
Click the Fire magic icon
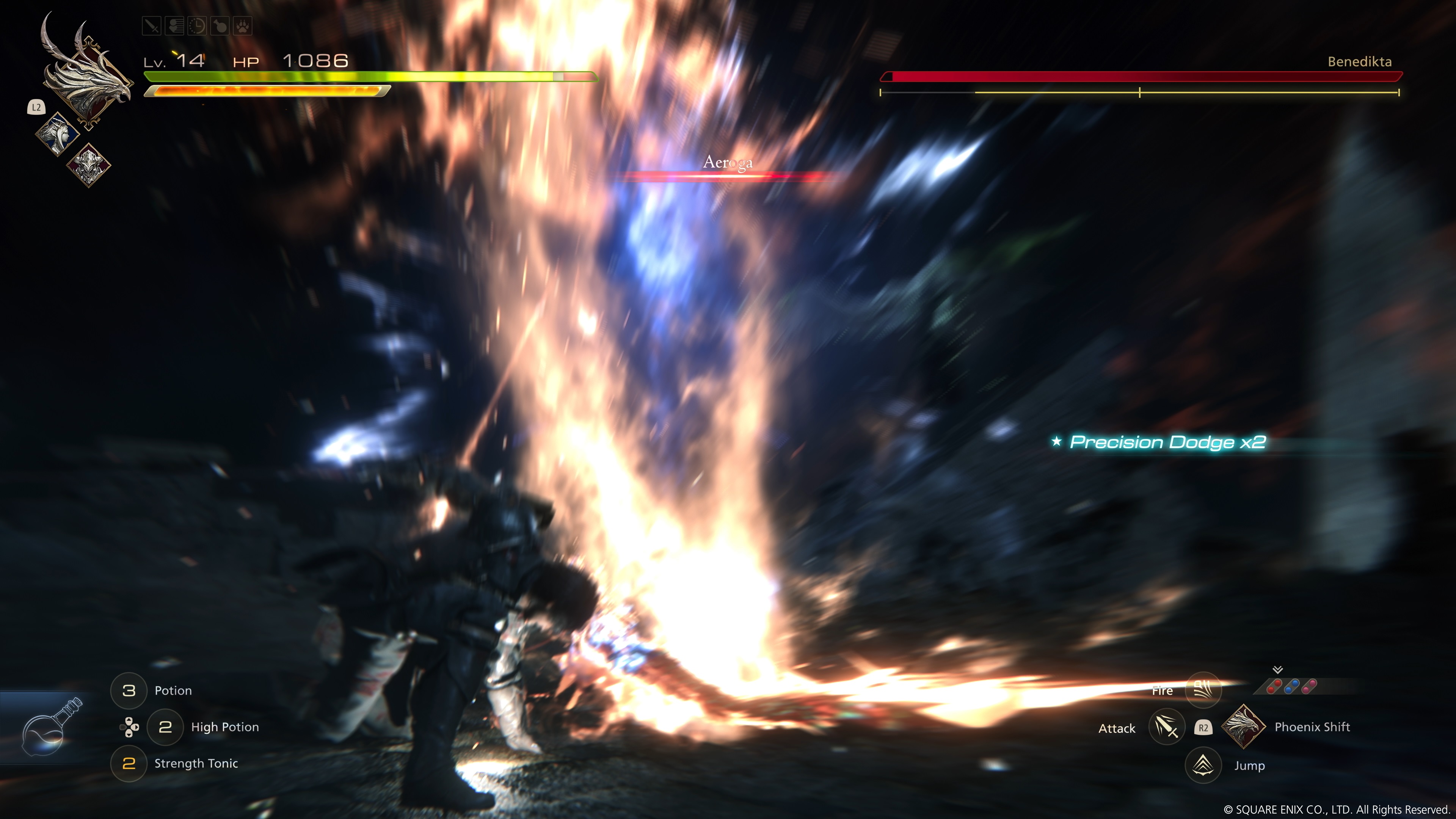[x=1203, y=690]
